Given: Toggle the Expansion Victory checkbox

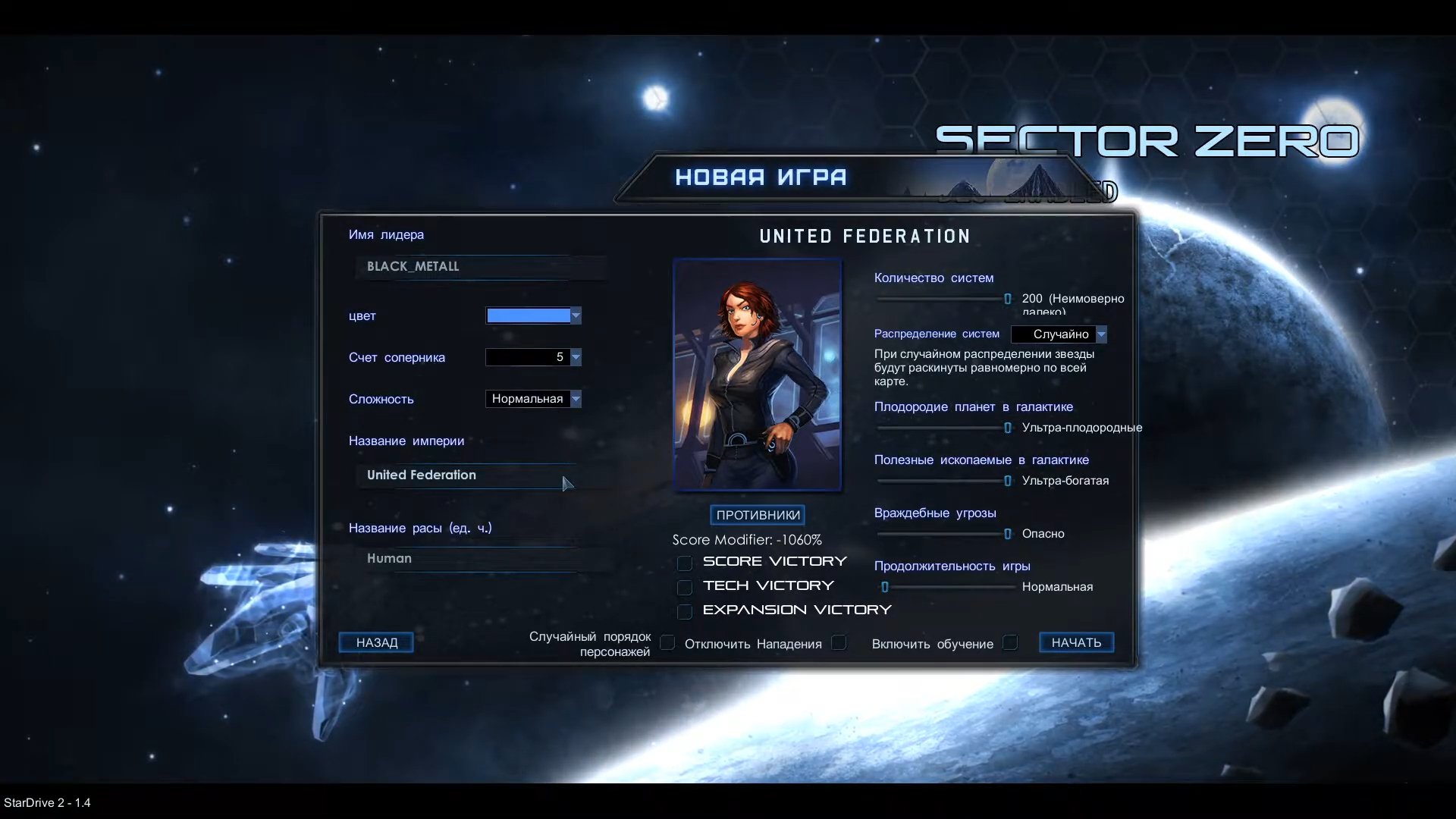Looking at the screenshot, I should [x=685, y=611].
